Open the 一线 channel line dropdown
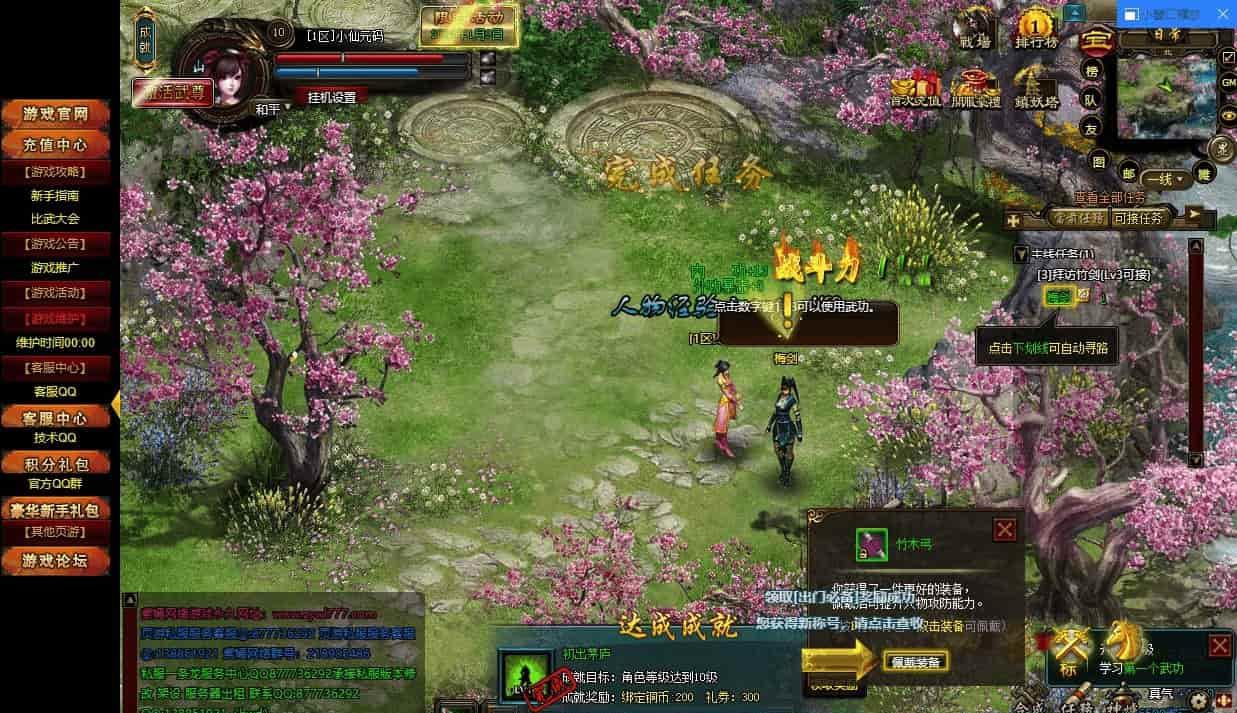 (x=1166, y=180)
